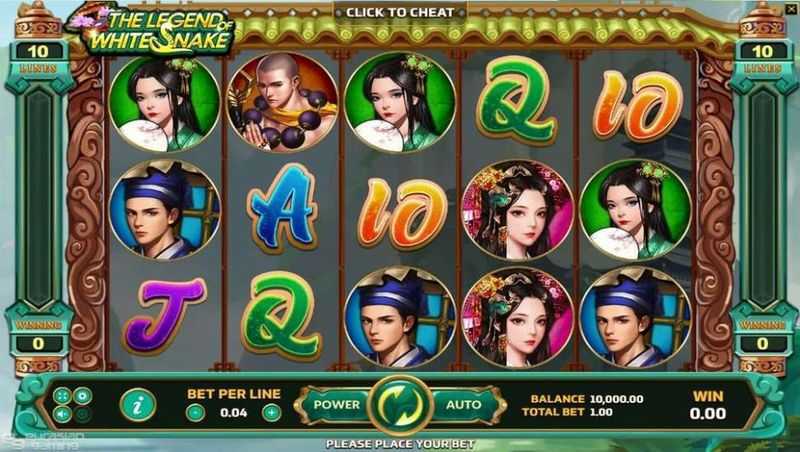The width and height of the screenshot is (800, 452).
Task: Toggle sound with the speaker icon
Action: click(x=63, y=414)
